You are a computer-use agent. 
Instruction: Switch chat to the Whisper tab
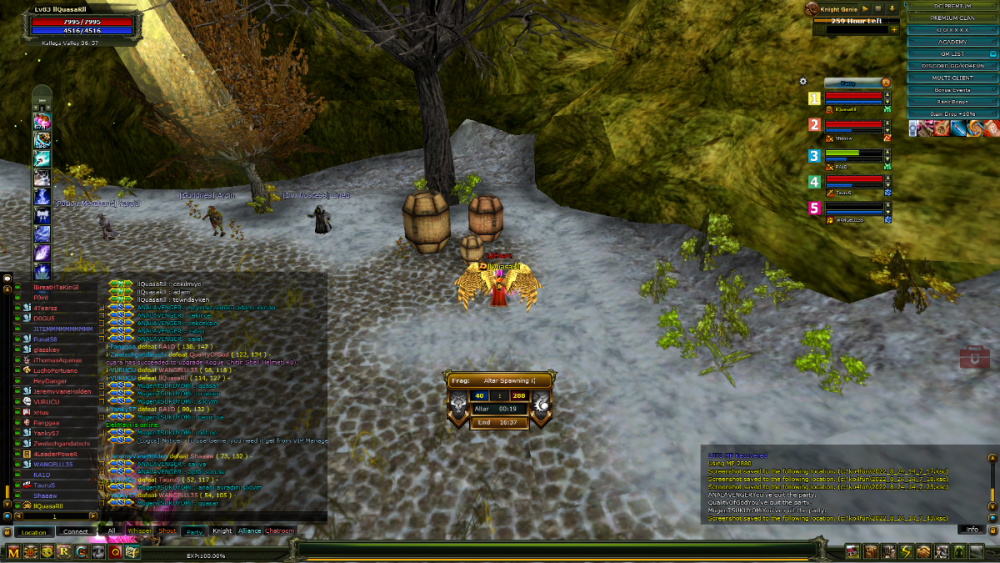(x=141, y=531)
